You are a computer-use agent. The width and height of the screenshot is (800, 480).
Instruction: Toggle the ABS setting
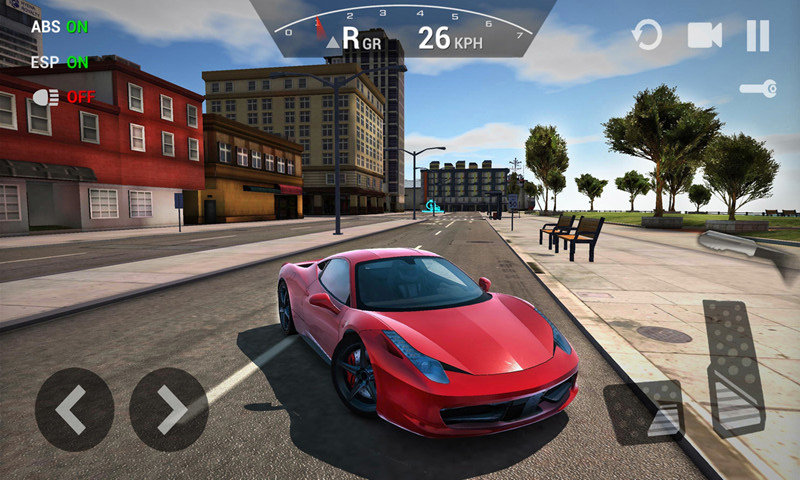(x=59, y=27)
